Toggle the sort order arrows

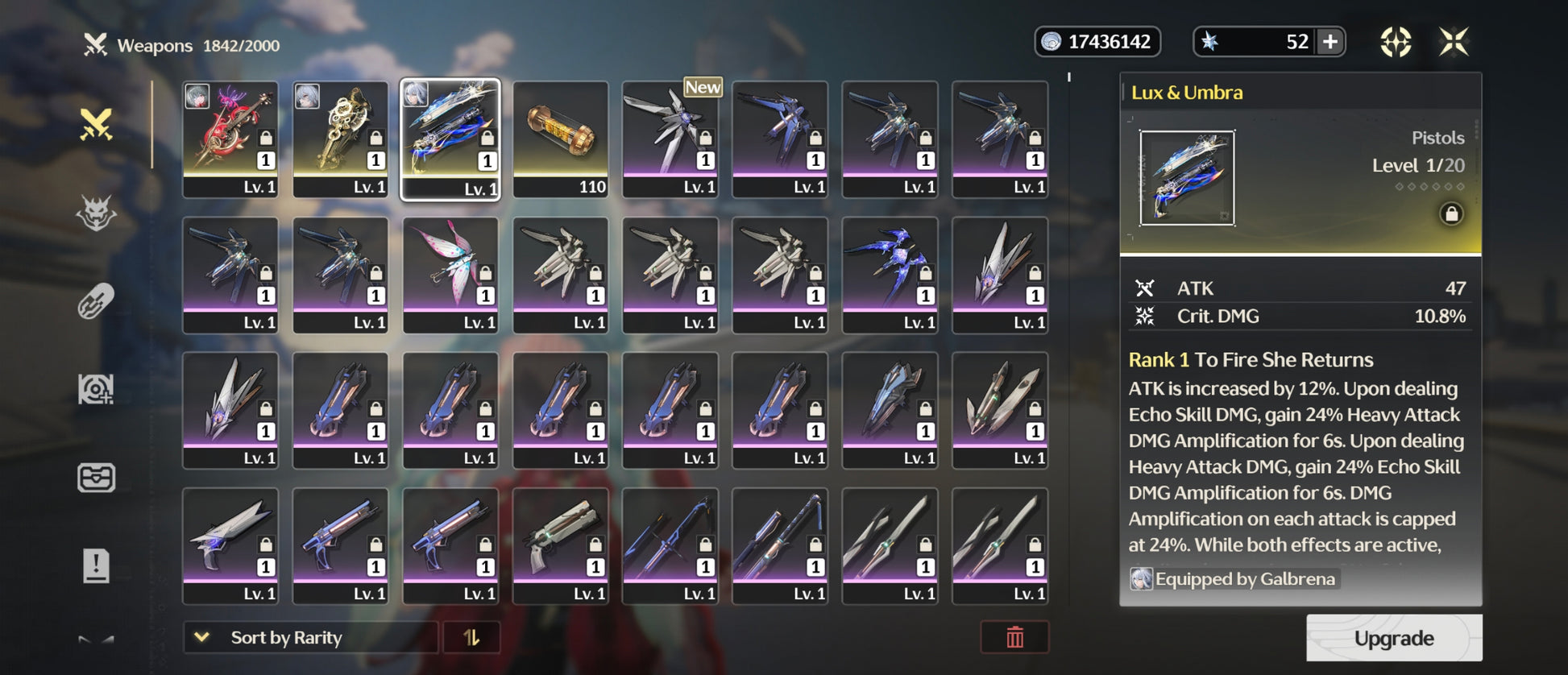[471, 637]
